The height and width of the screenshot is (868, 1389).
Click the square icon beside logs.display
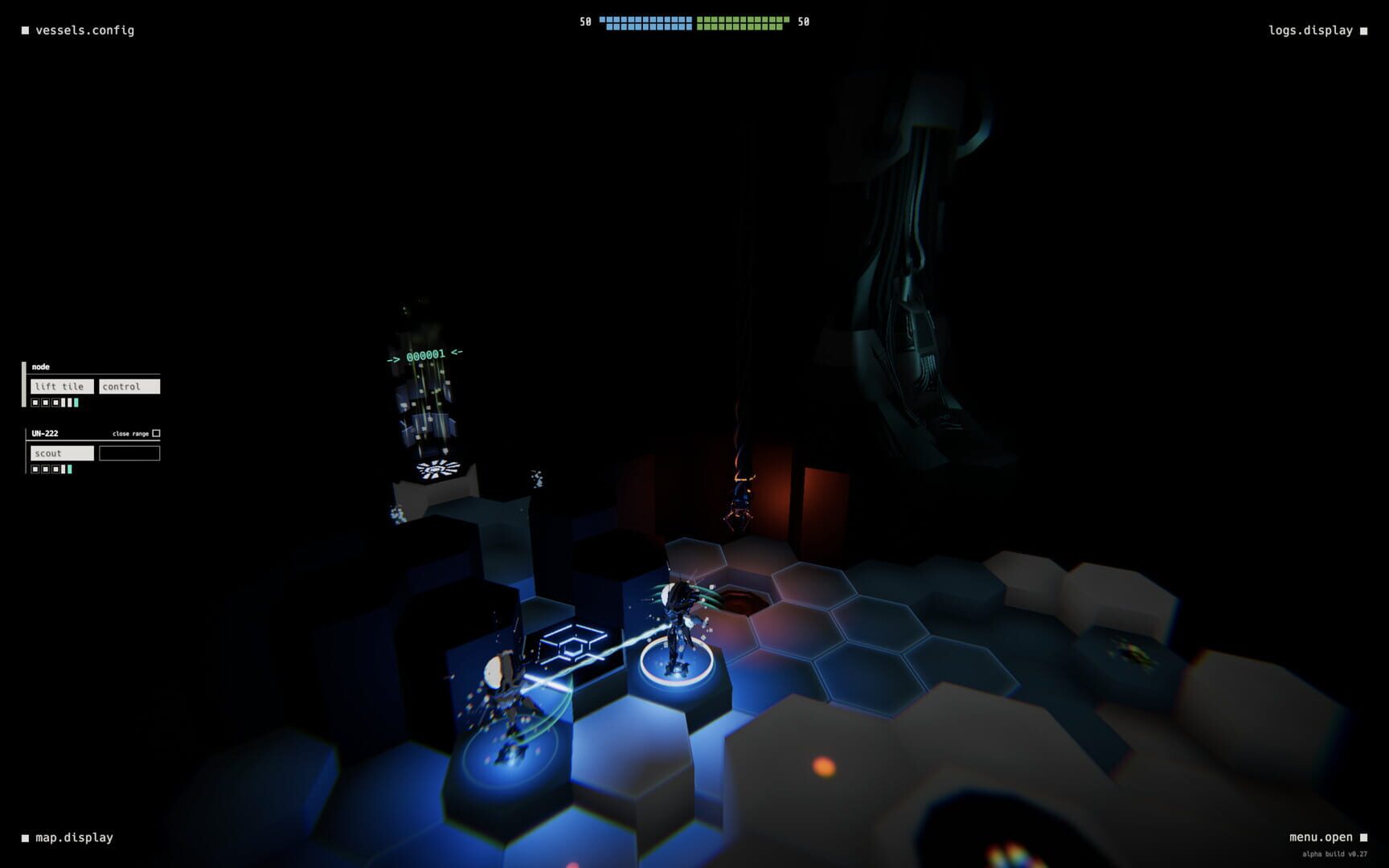pos(1365,30)
